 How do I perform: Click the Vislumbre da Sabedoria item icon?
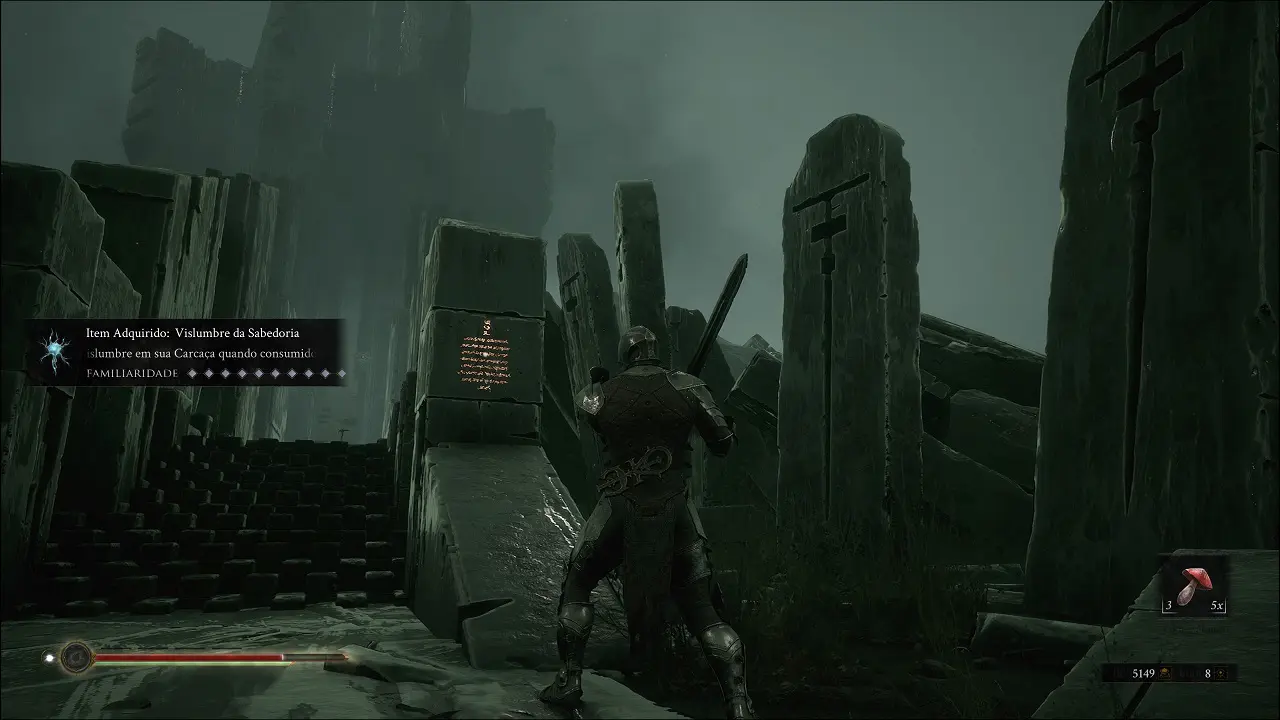click(x=51, y=351)
